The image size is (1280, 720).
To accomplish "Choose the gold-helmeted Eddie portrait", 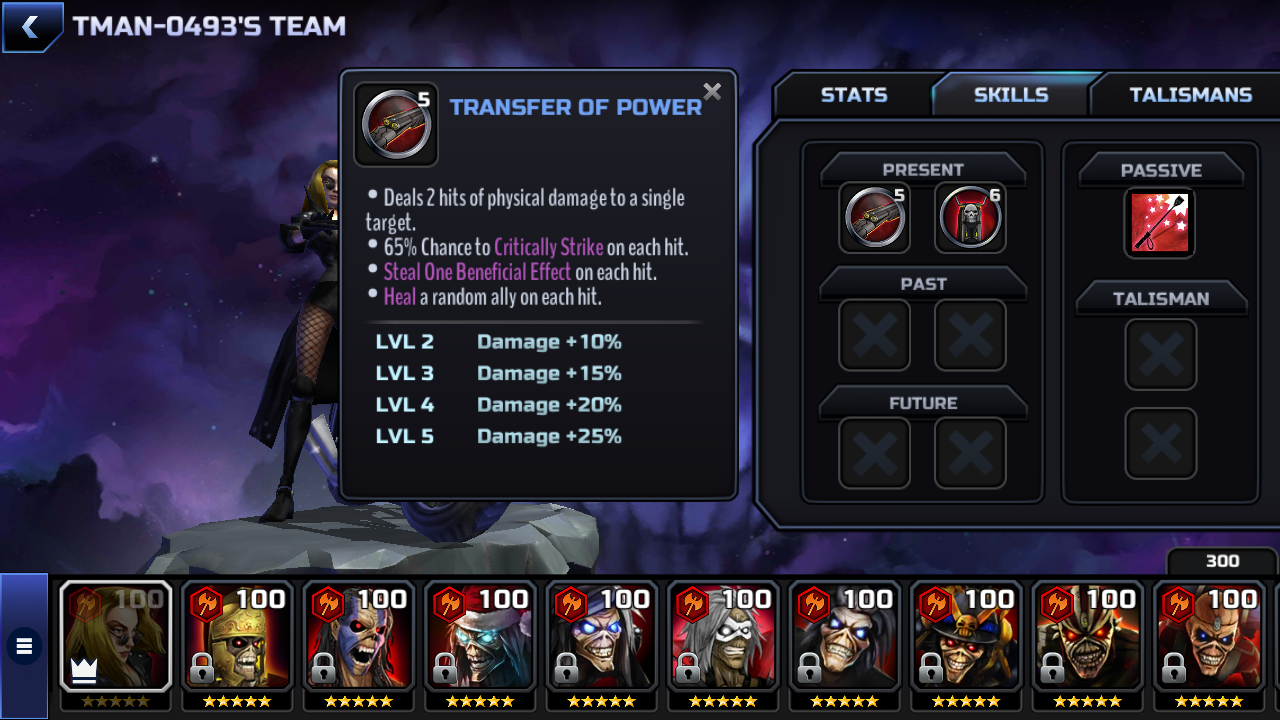I will (x=237, y=637).
